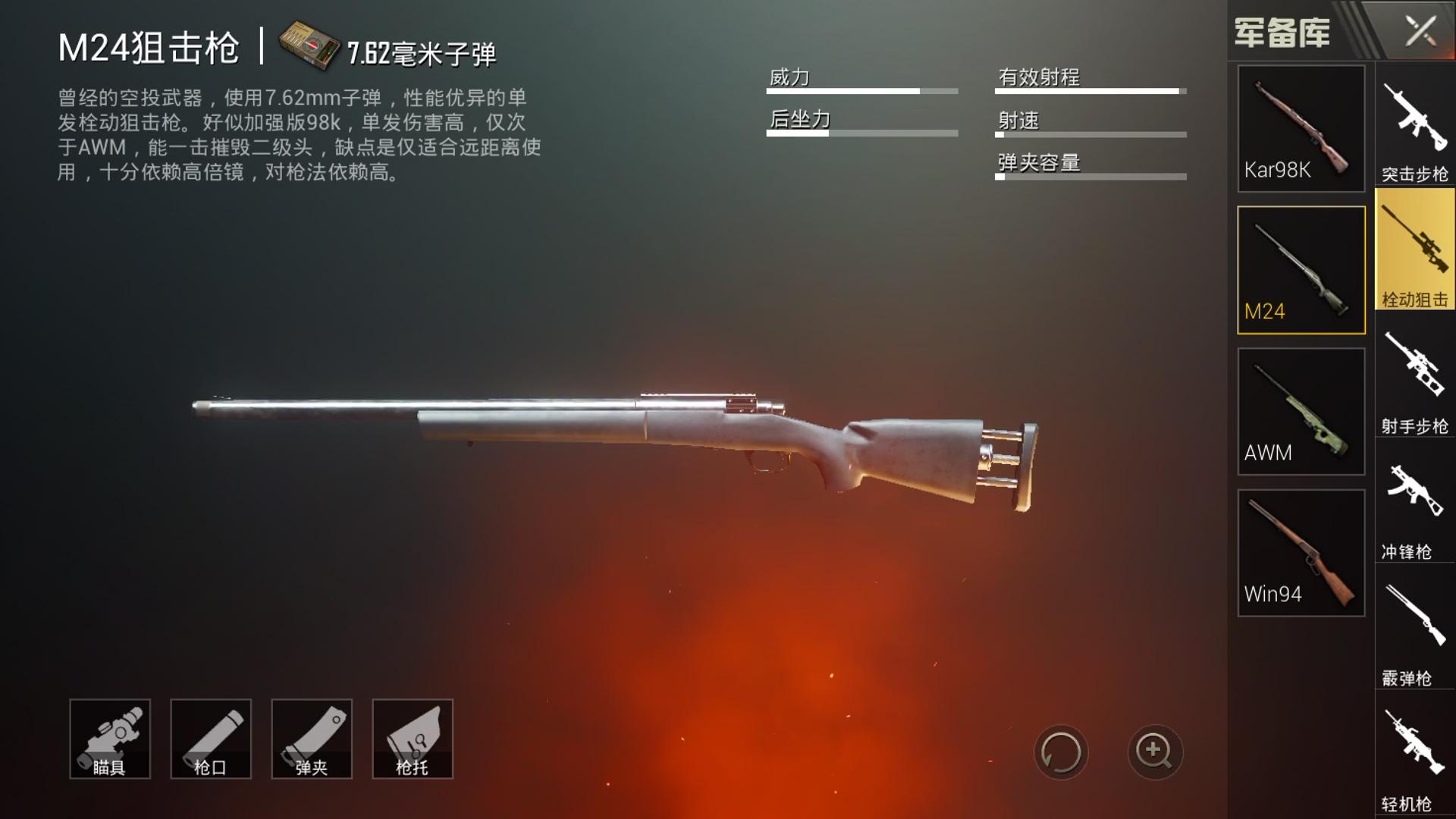Expand the AWM weapon entry
Image resolution: width=1456 pixels, height=819 pixels.
(x=1300, y=409)
